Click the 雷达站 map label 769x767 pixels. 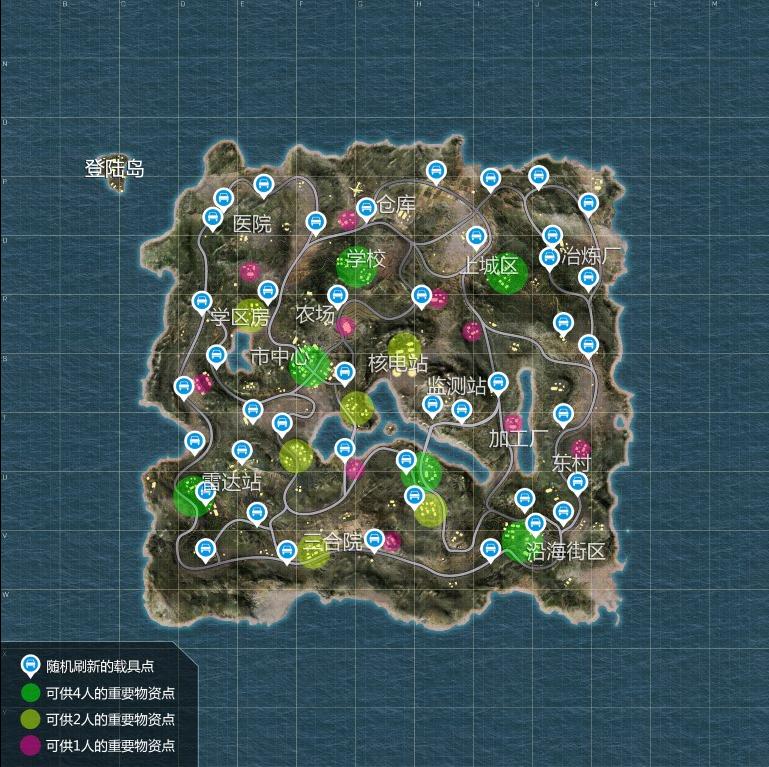tap(231, 482)
